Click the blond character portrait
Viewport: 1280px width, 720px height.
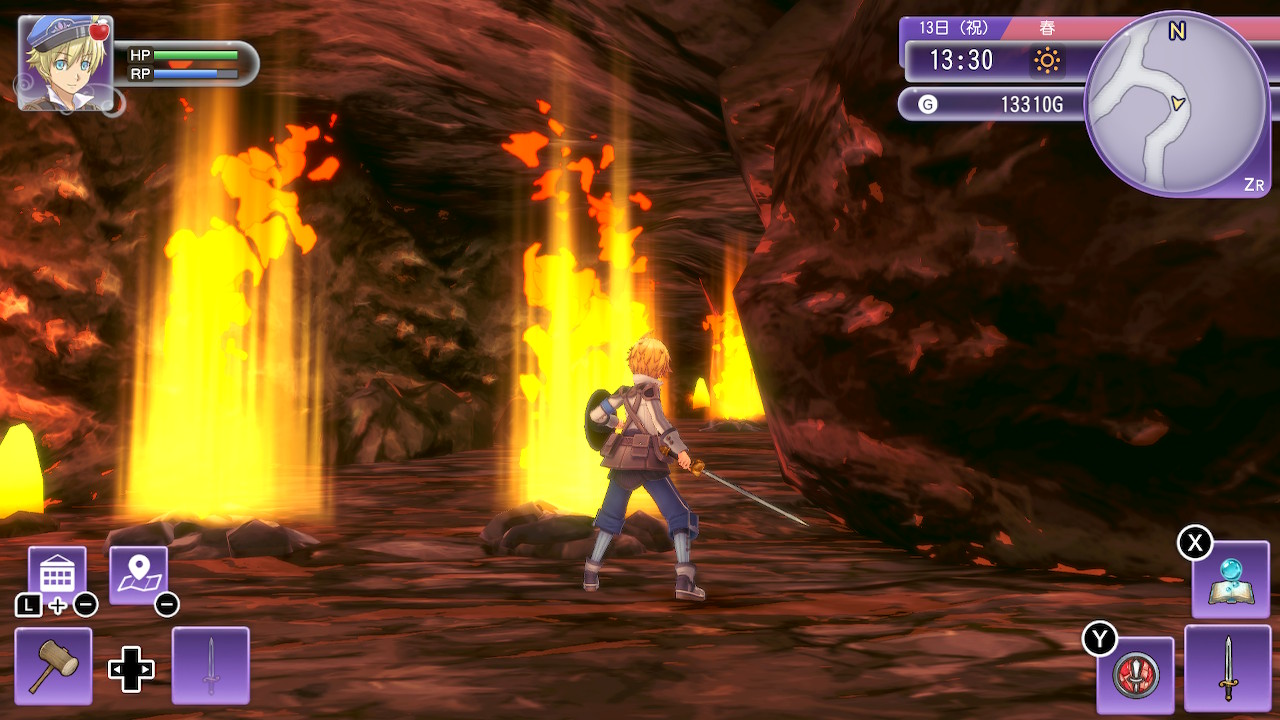pos(65,62)
